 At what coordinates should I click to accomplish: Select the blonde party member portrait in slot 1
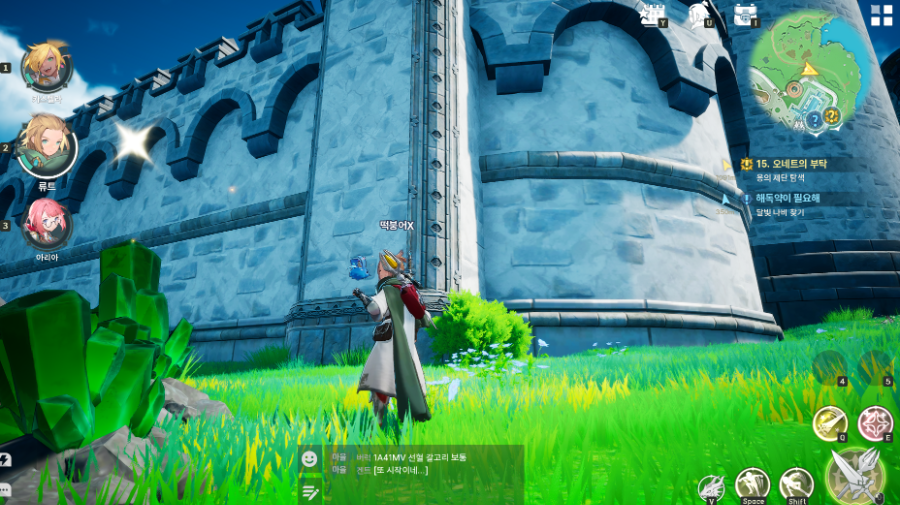(43, 64)
